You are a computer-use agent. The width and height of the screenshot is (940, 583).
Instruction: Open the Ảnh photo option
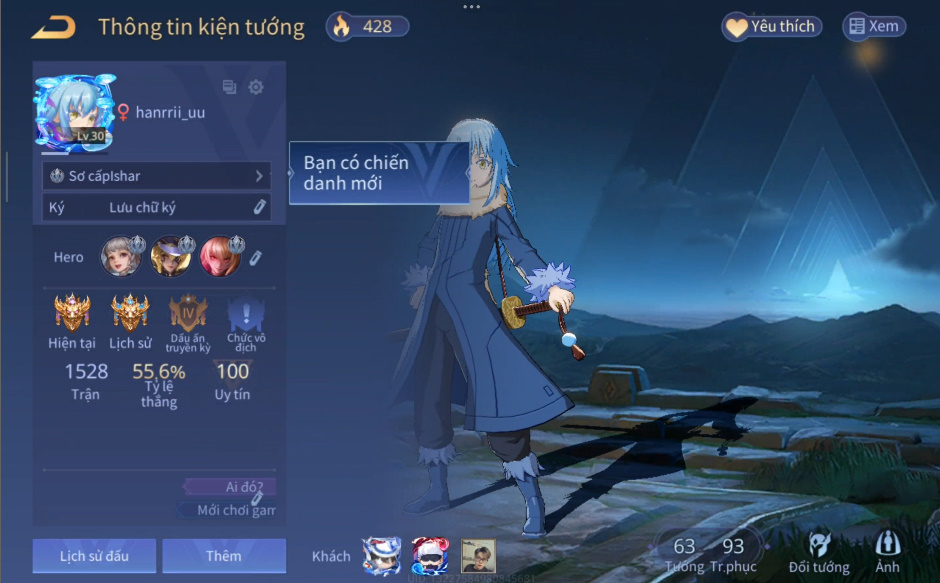pos(887,552)
